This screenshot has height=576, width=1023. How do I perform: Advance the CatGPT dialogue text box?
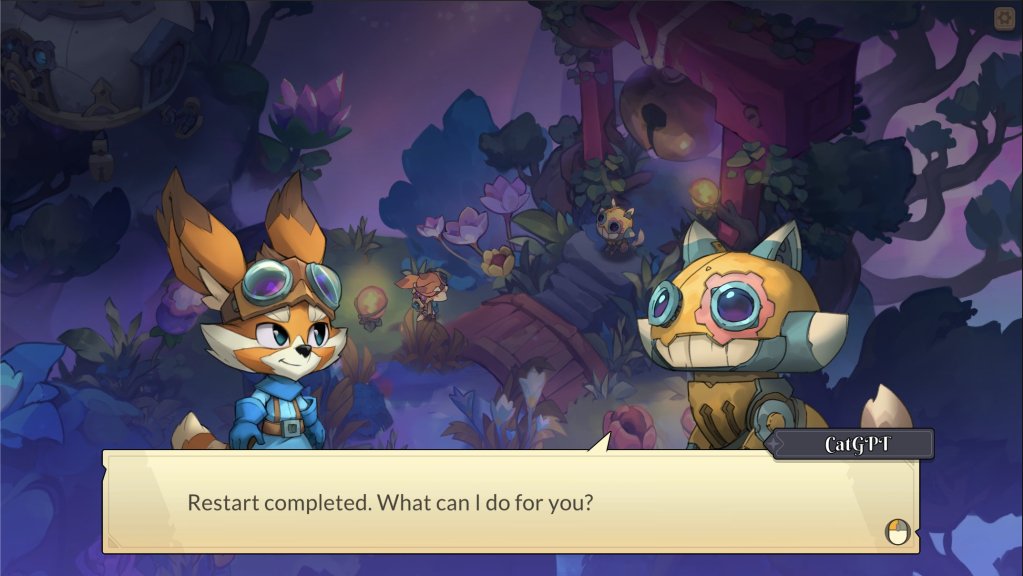[898, 532]
